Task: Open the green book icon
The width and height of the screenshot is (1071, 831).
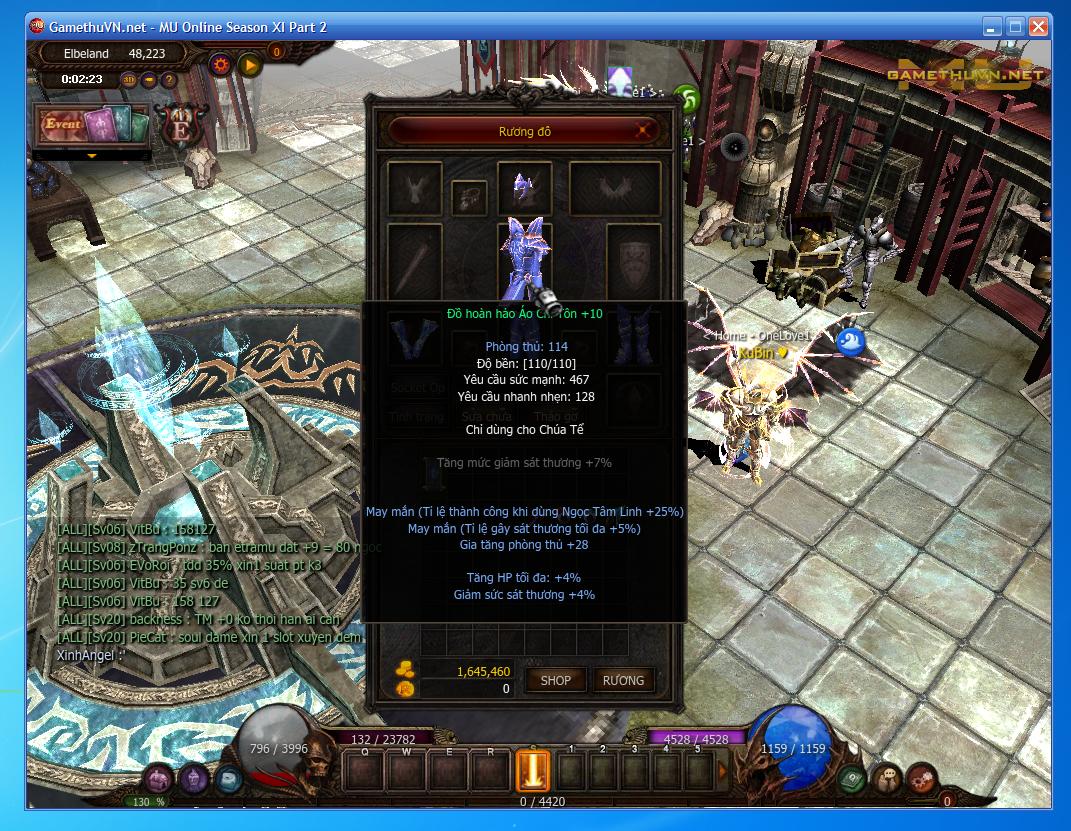Action: (851, 778)
